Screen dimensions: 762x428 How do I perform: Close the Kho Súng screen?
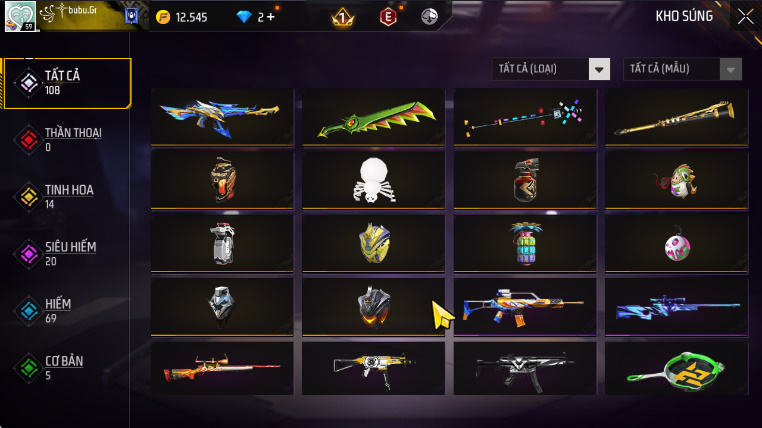pos(745,16)
